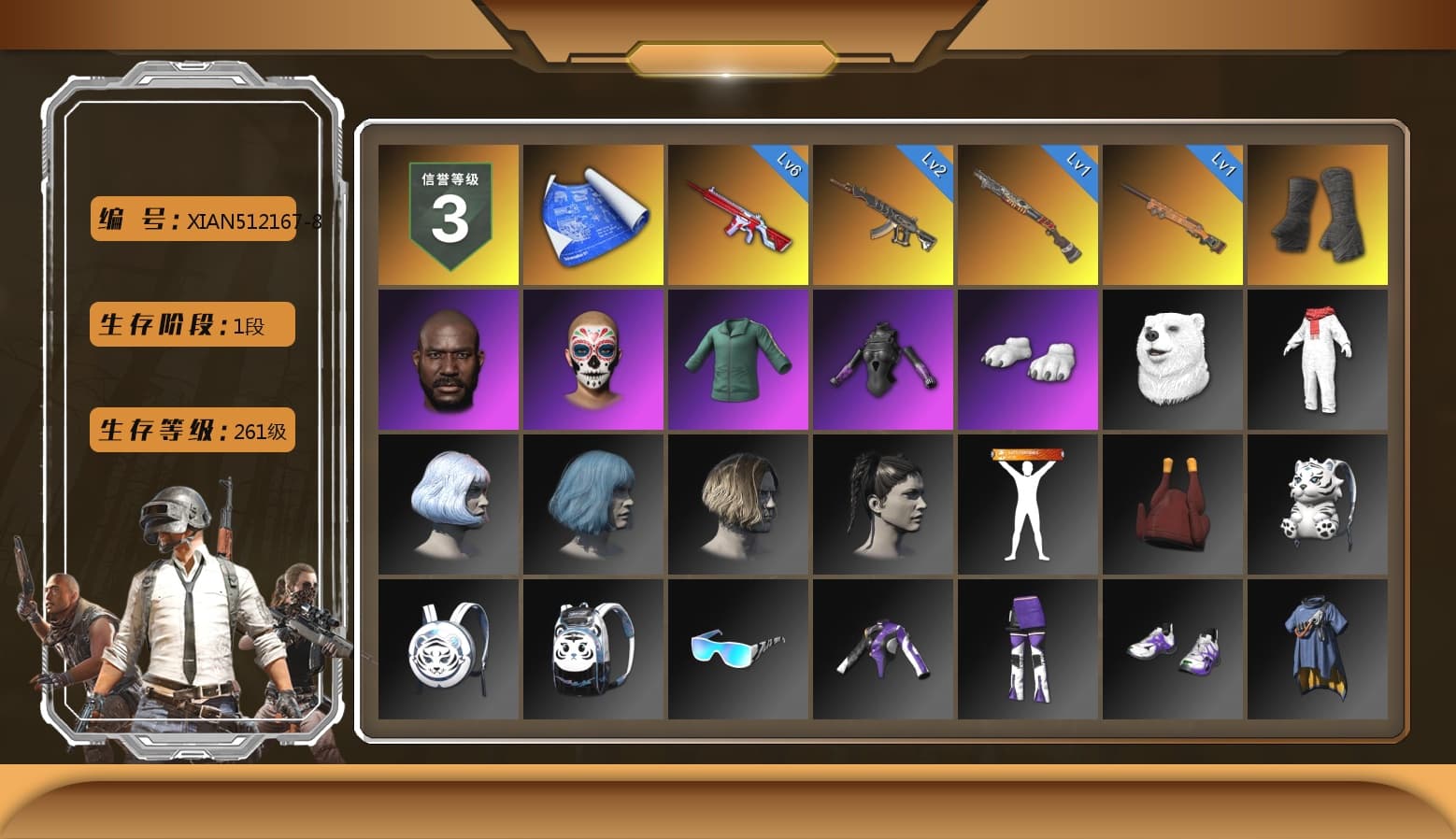Click the Lv1 sniper rifle skin
Viewport: 1456px width, 839px height.
[x=1173, y=213]
